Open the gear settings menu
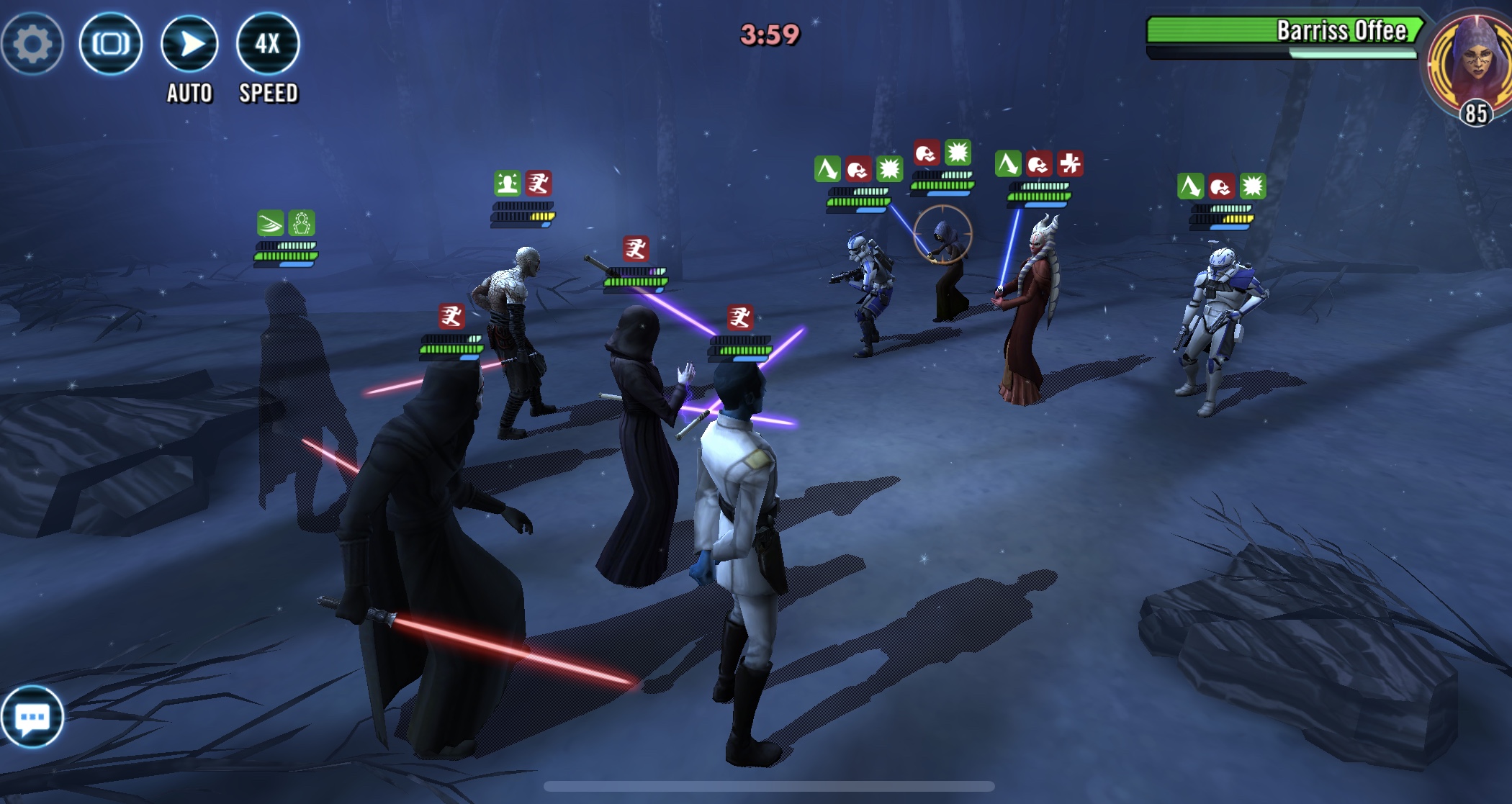 32,44
